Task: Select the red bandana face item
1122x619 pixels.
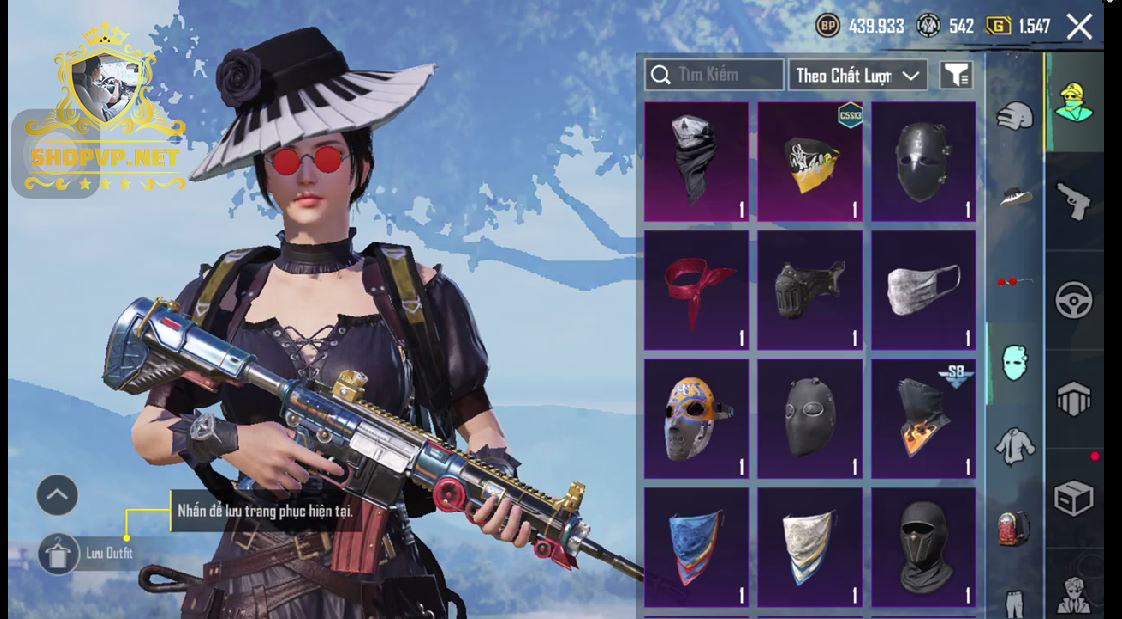Action: [696, 290]
